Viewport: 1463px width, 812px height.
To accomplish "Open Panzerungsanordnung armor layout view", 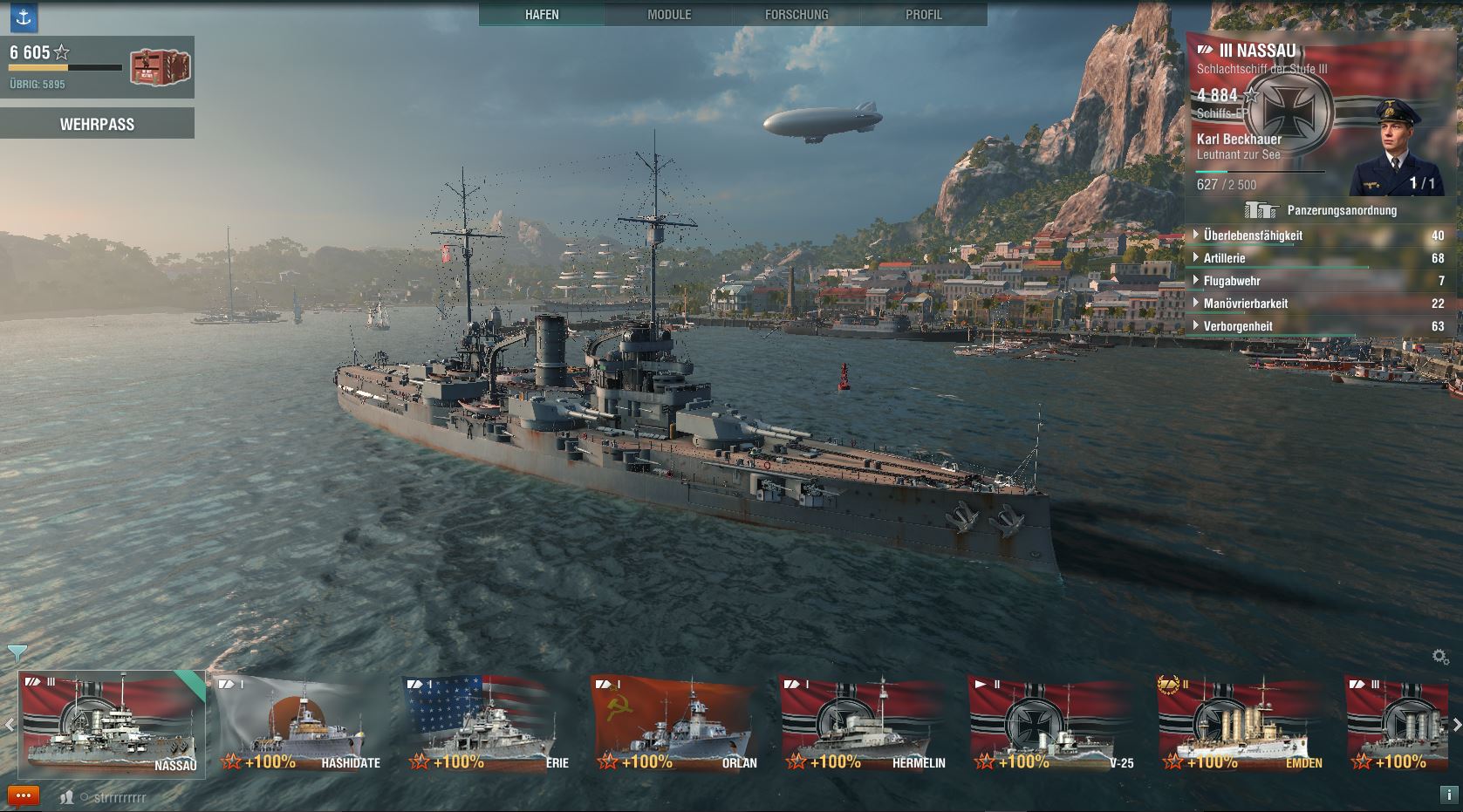I will point(1322,210).
